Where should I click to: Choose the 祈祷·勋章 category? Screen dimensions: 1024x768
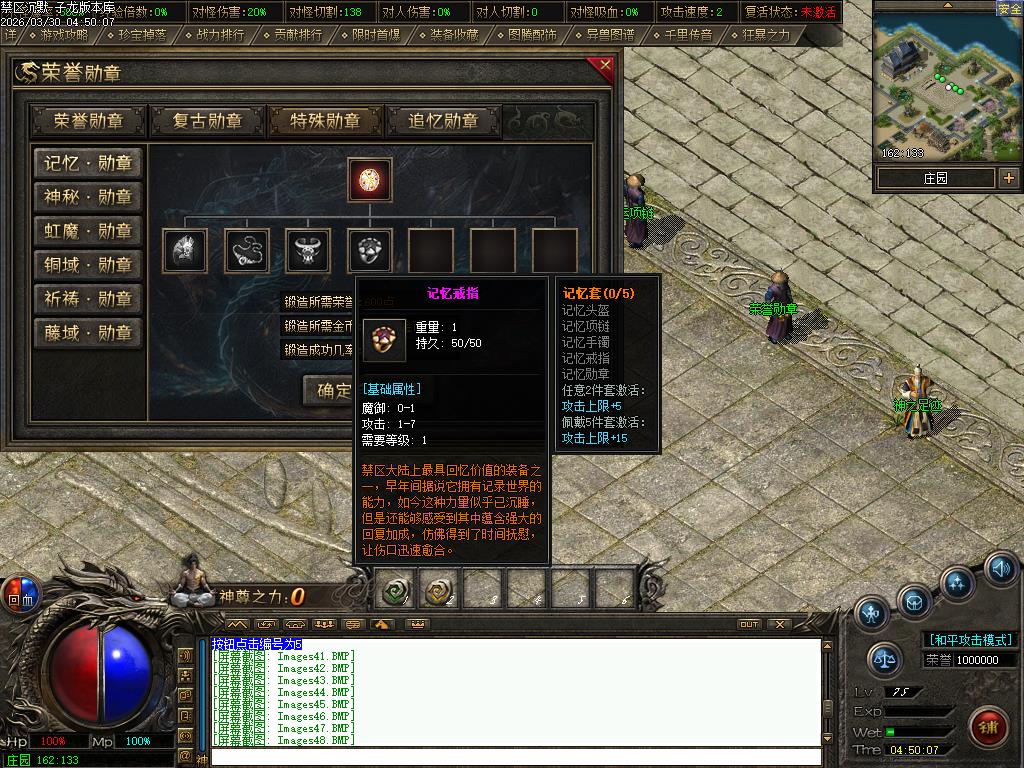pos(88,299)
